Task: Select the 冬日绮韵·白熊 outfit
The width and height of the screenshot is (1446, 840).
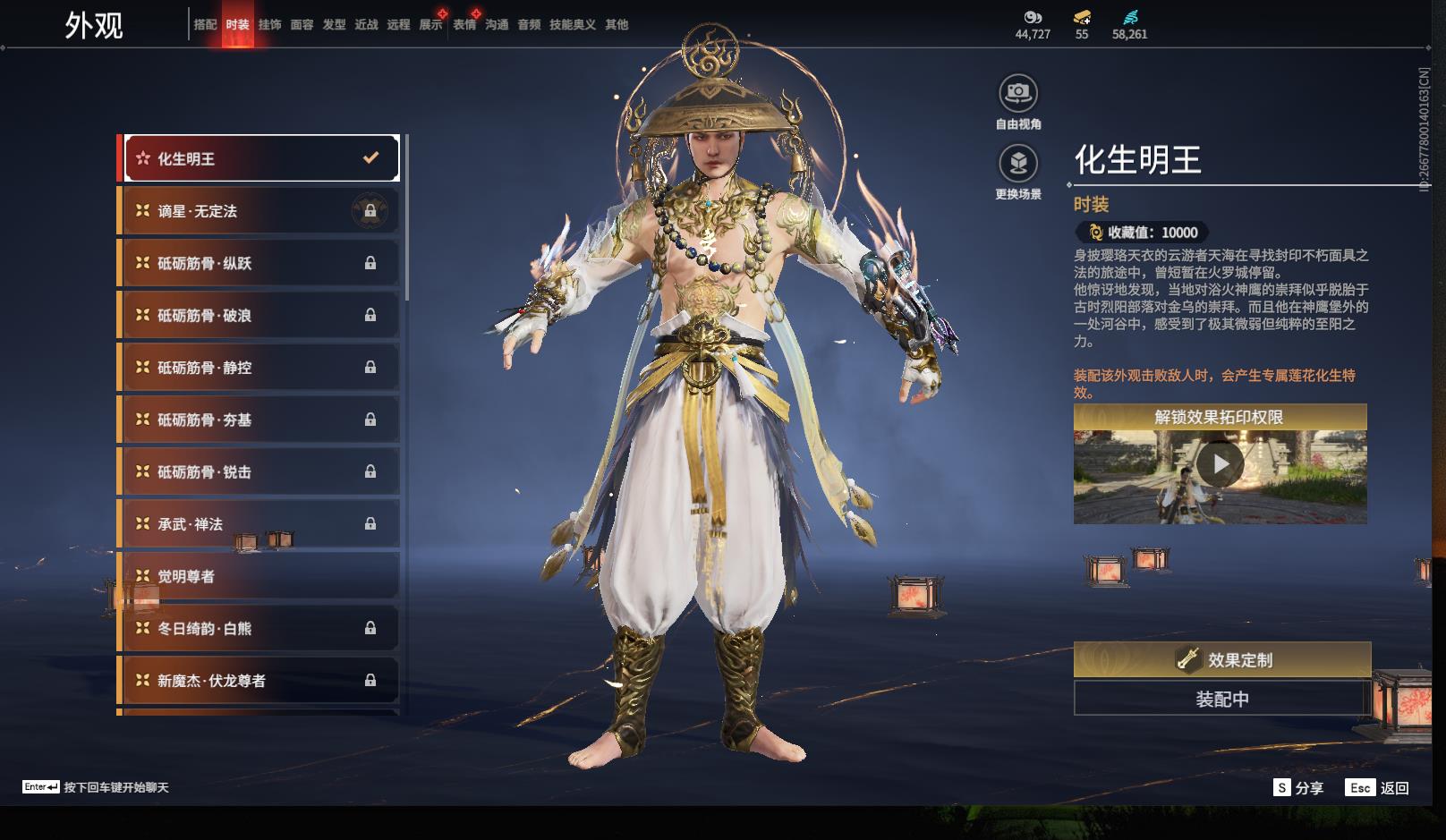Action: pyautogui.click(x=260, y=629)
